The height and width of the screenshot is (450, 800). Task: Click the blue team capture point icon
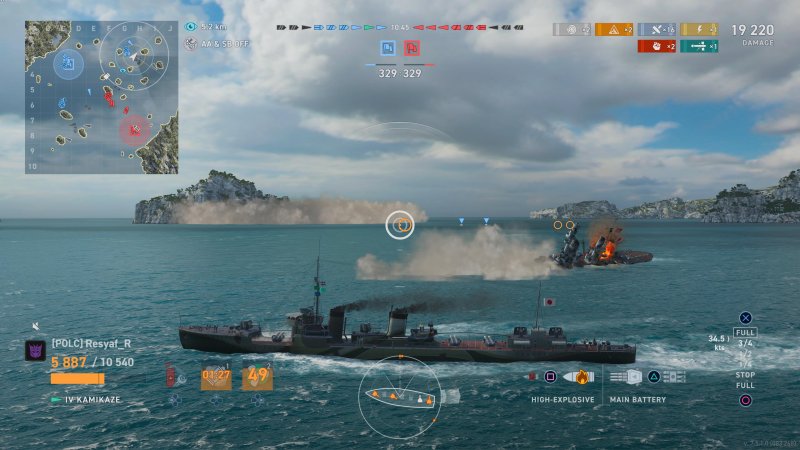[387, 48]
